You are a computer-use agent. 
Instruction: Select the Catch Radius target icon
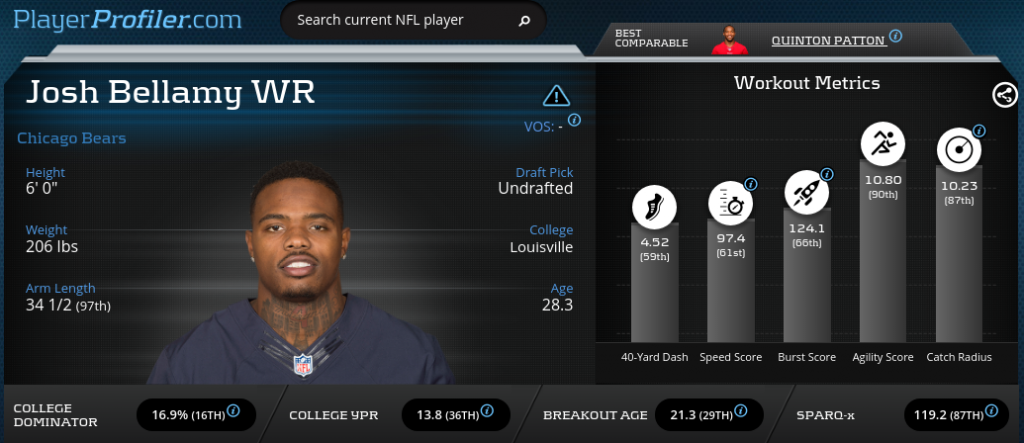[958, 149]
